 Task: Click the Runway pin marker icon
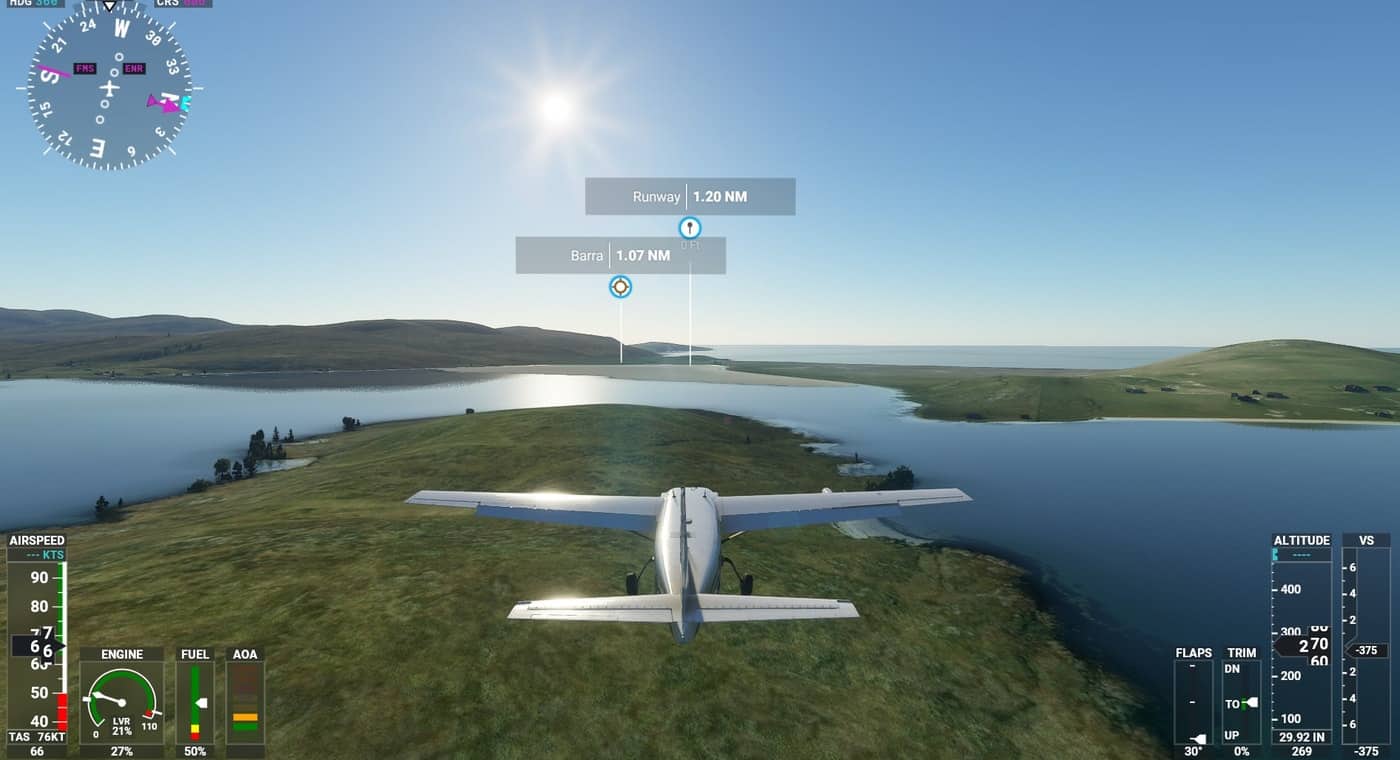(689, 228)
